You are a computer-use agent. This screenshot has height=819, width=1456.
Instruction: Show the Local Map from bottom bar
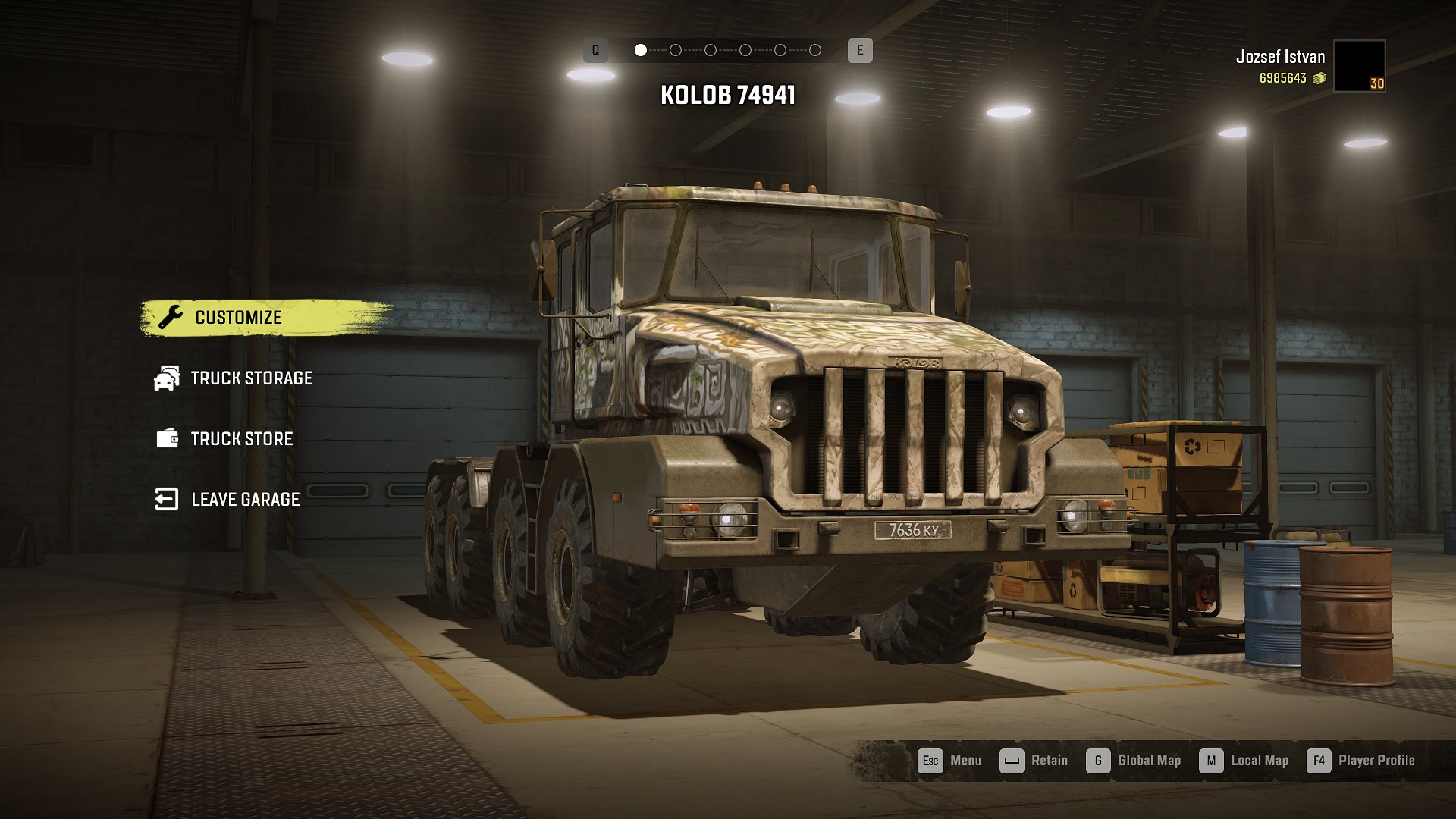[x=1244, y=761]
